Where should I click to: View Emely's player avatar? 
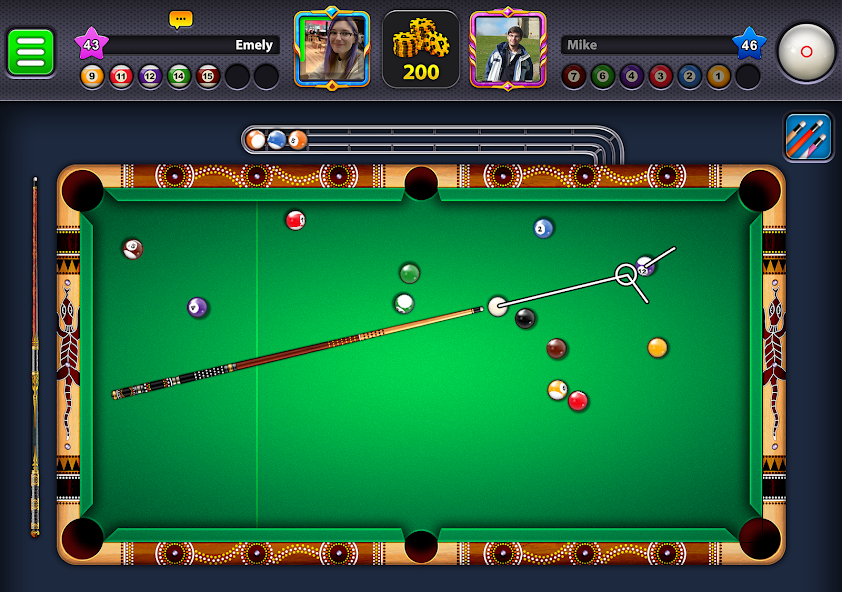(x=332, y=49)
